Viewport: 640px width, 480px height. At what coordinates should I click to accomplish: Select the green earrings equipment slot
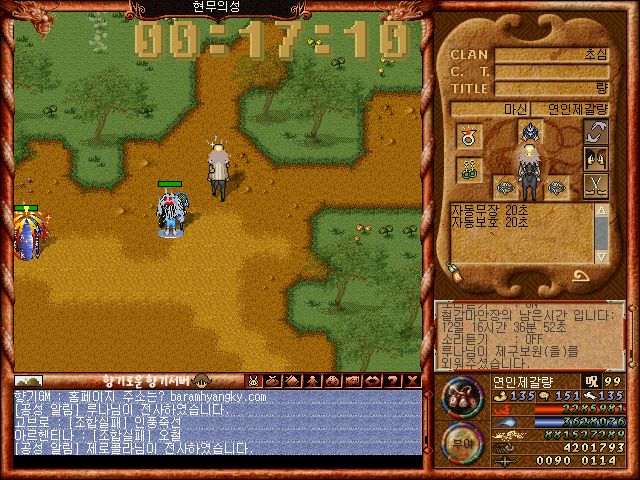tap(468, 170)
